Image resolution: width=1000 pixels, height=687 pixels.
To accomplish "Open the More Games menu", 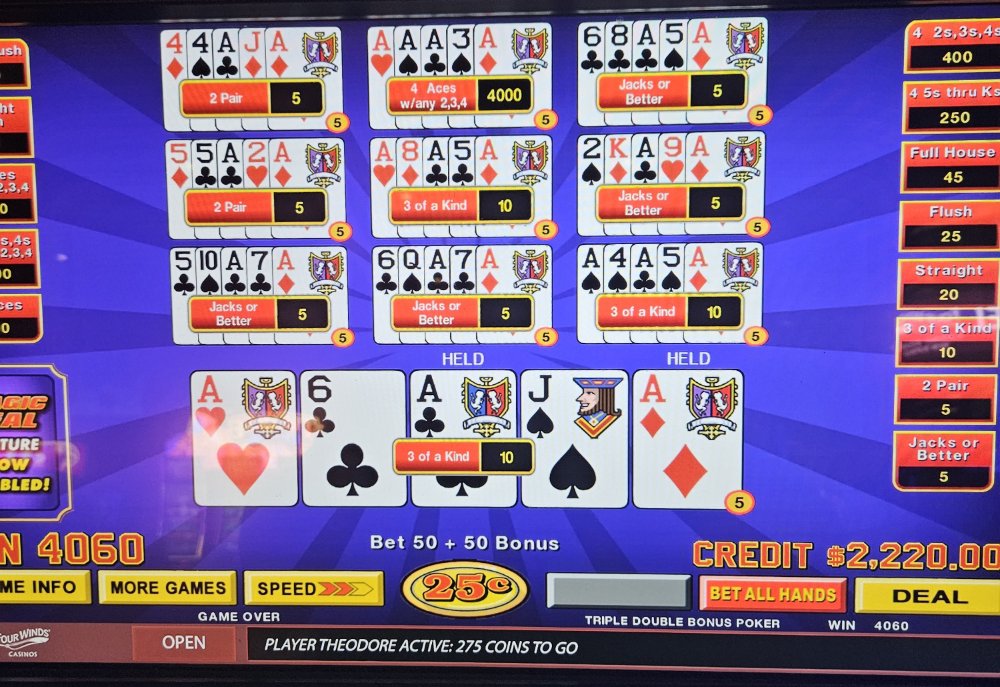I will [x=167, y=587].
